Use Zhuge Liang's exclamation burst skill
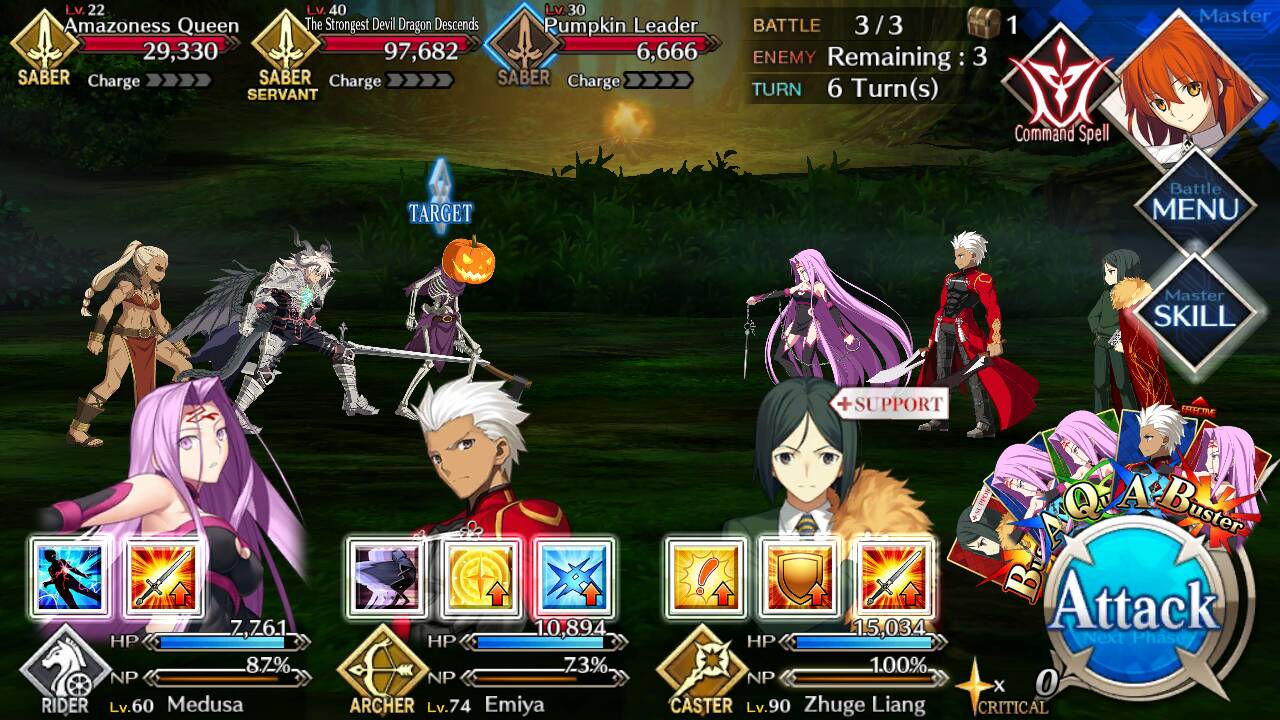 (706, 578)
